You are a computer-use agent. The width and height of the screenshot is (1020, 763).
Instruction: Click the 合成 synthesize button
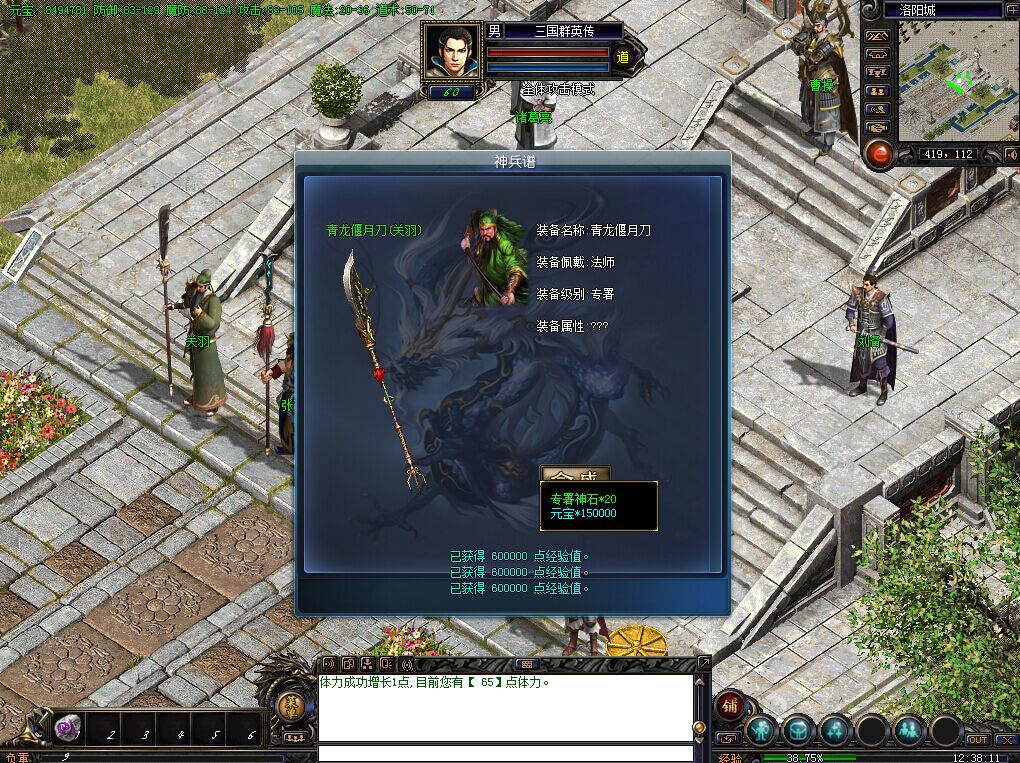pos(575,474)
